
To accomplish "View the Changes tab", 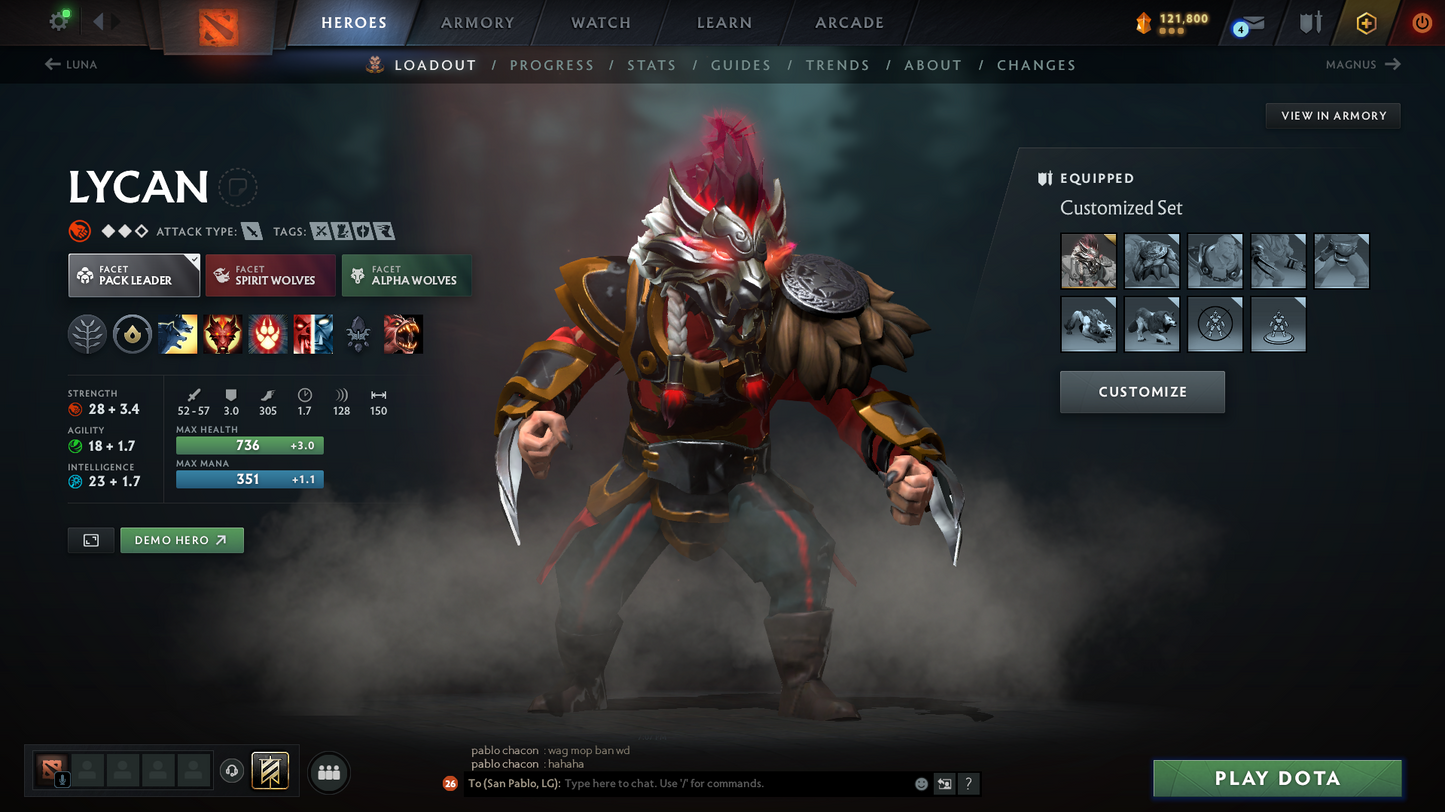I will pyautogui.click(x=1036, y=65).
